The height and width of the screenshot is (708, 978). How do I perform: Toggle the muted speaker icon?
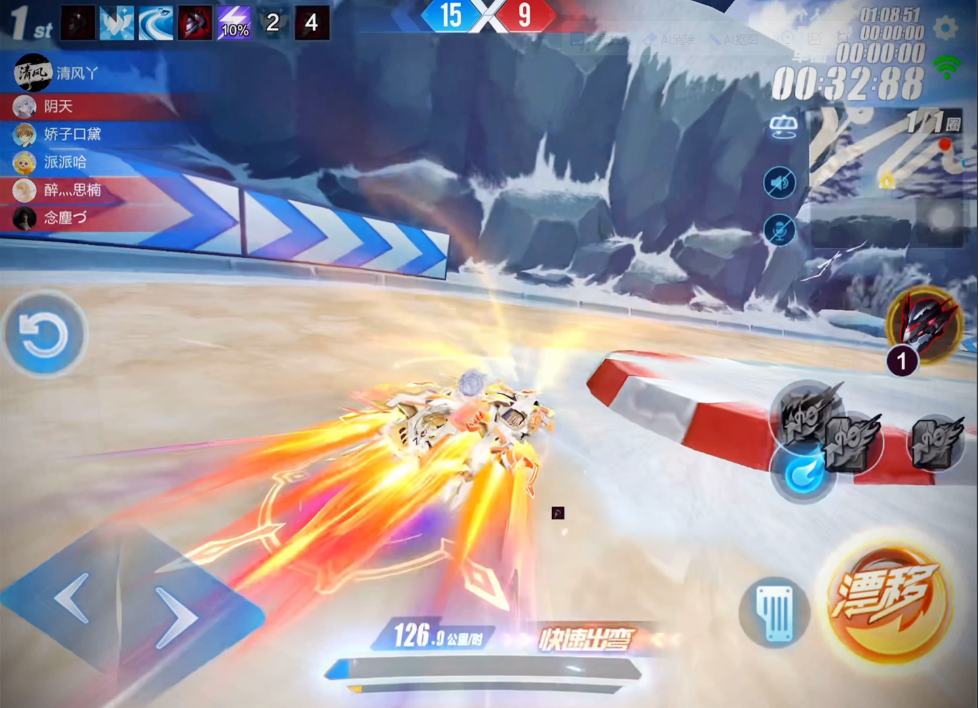pyautogui.click(x=780, y=182)
